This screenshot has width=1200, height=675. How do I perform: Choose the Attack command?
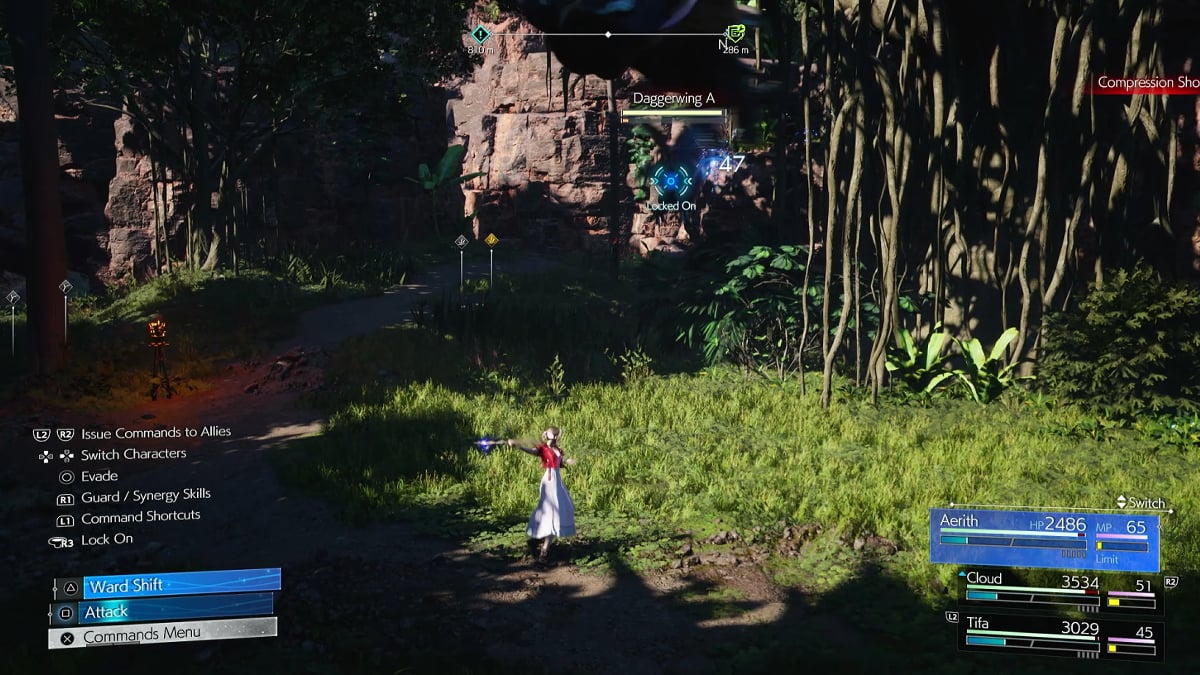(163, 611)
